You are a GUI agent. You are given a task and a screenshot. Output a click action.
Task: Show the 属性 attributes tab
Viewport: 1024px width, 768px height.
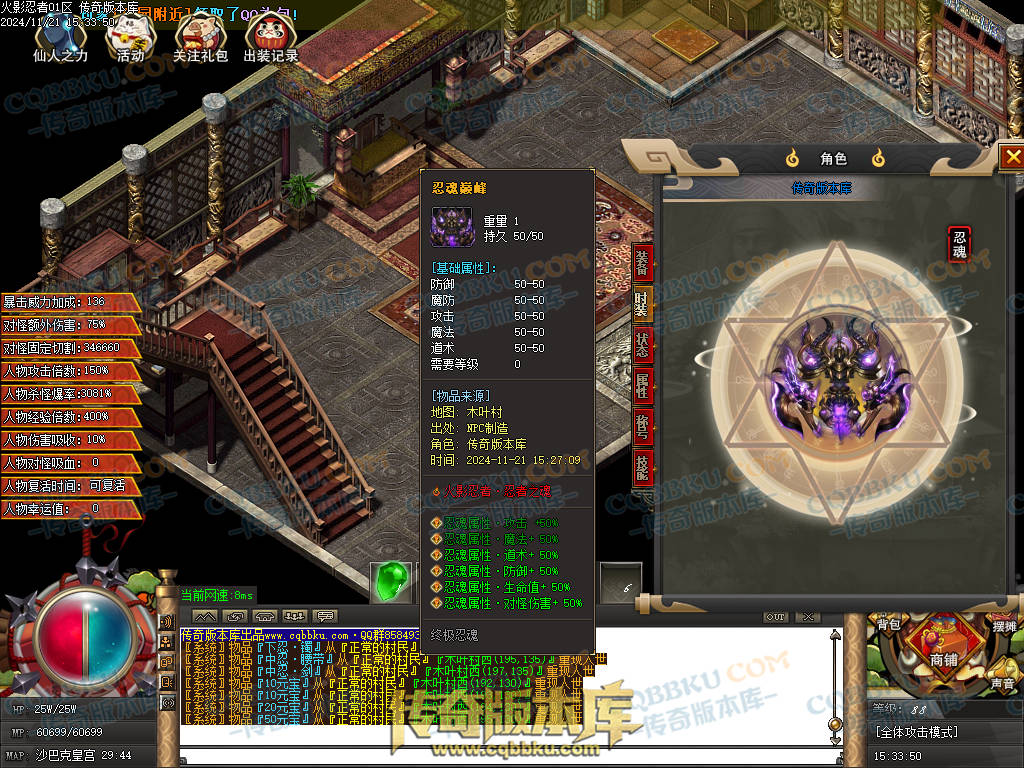coord(642,384)
